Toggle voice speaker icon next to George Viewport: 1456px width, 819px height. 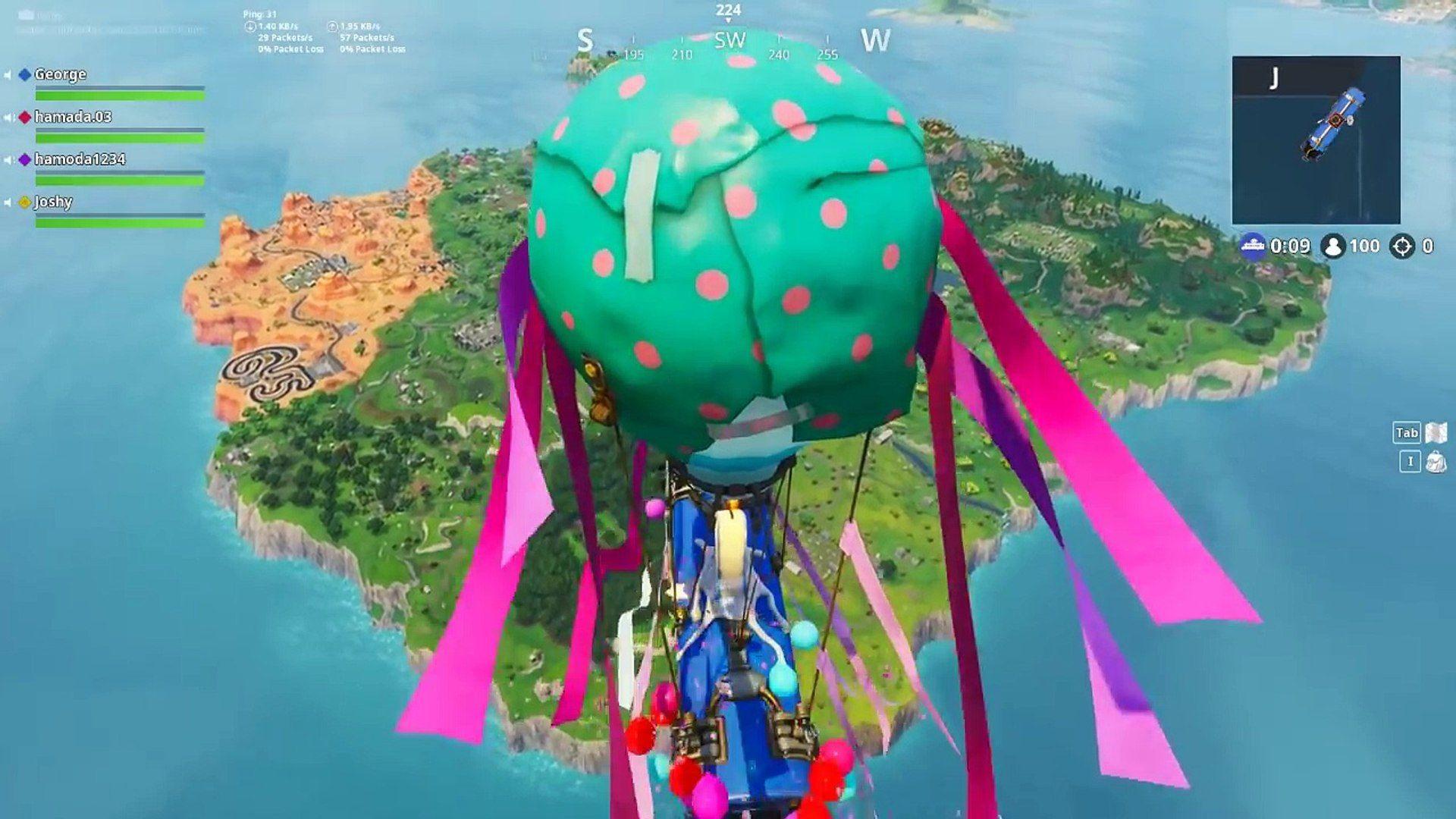pos(8,75)
